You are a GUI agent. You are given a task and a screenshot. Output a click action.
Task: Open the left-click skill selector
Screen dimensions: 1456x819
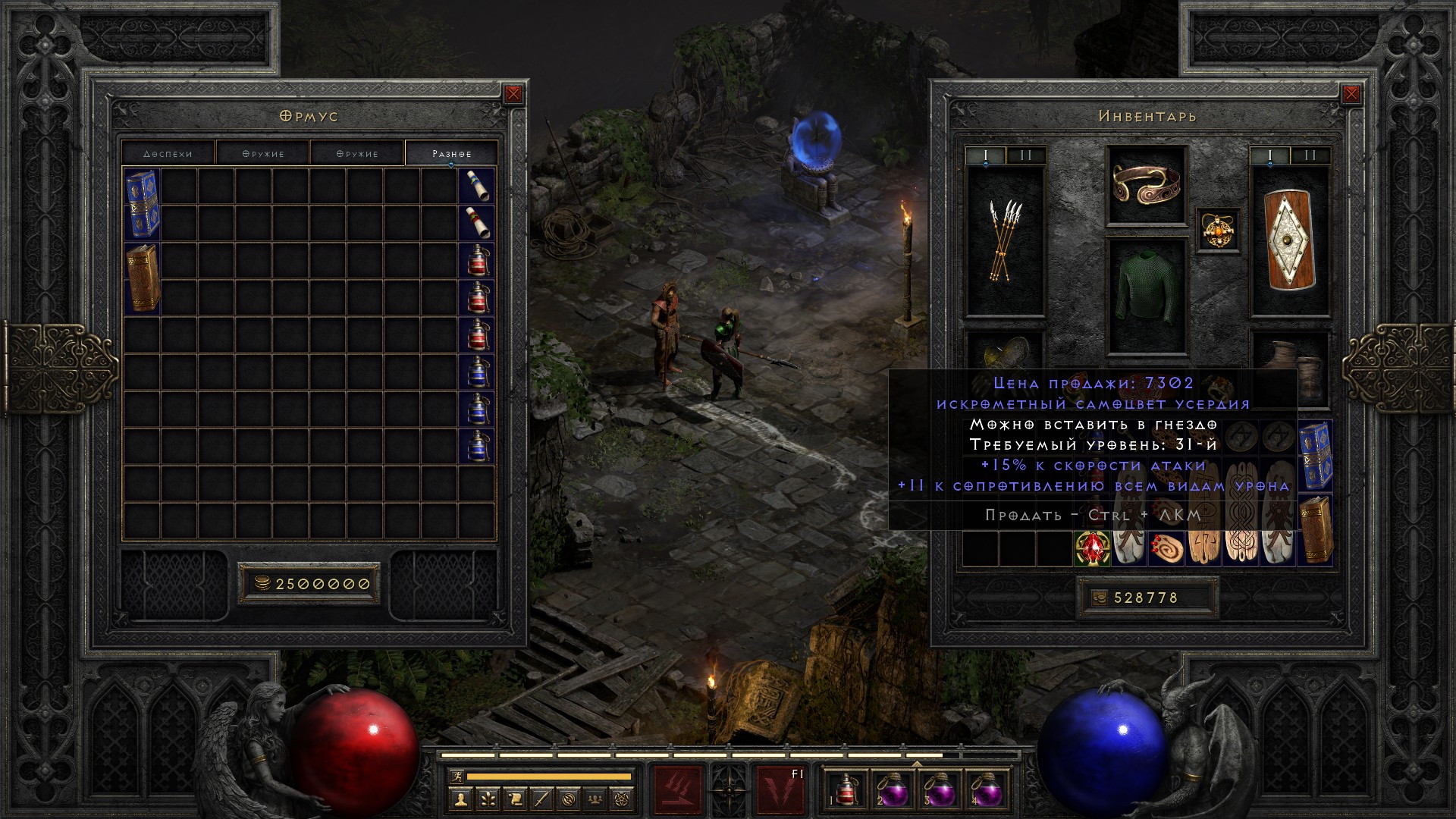pyautogui.click(x=677, y=789)
